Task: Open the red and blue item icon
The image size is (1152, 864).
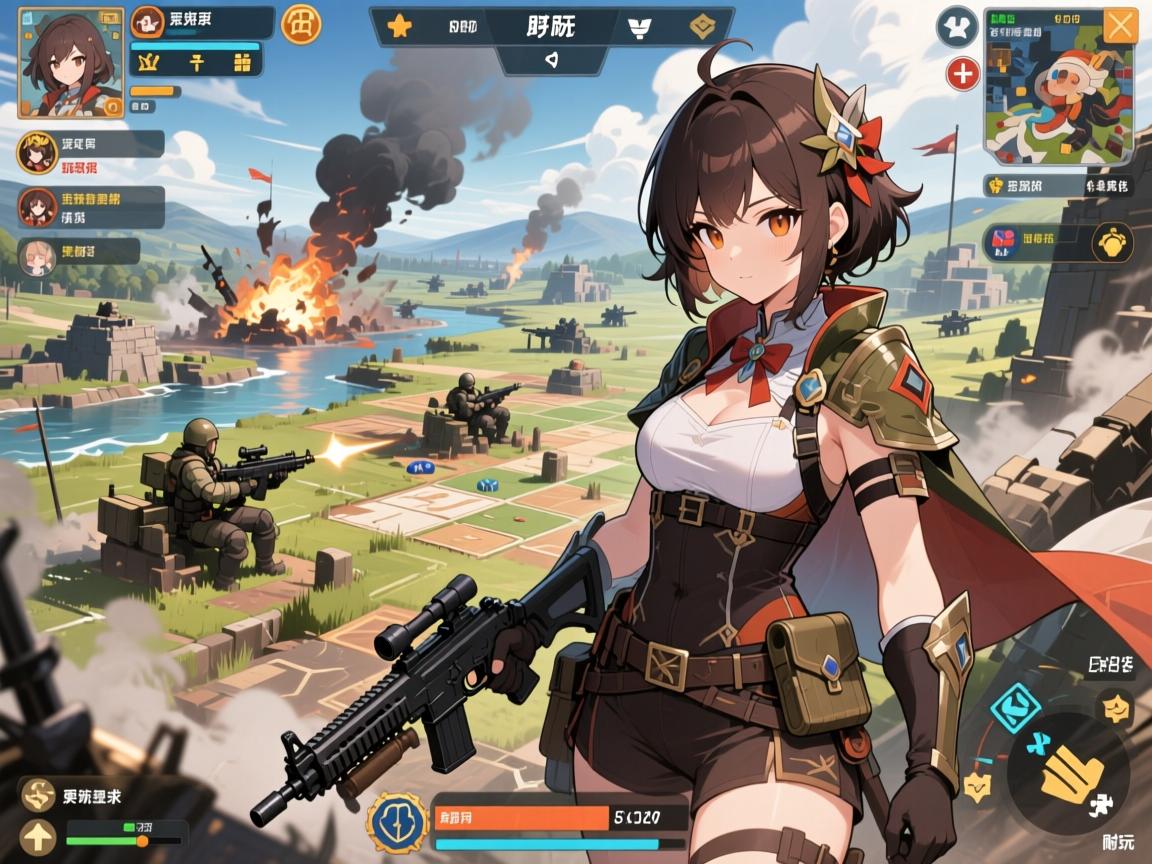Action: click(x=1002, y=243)
